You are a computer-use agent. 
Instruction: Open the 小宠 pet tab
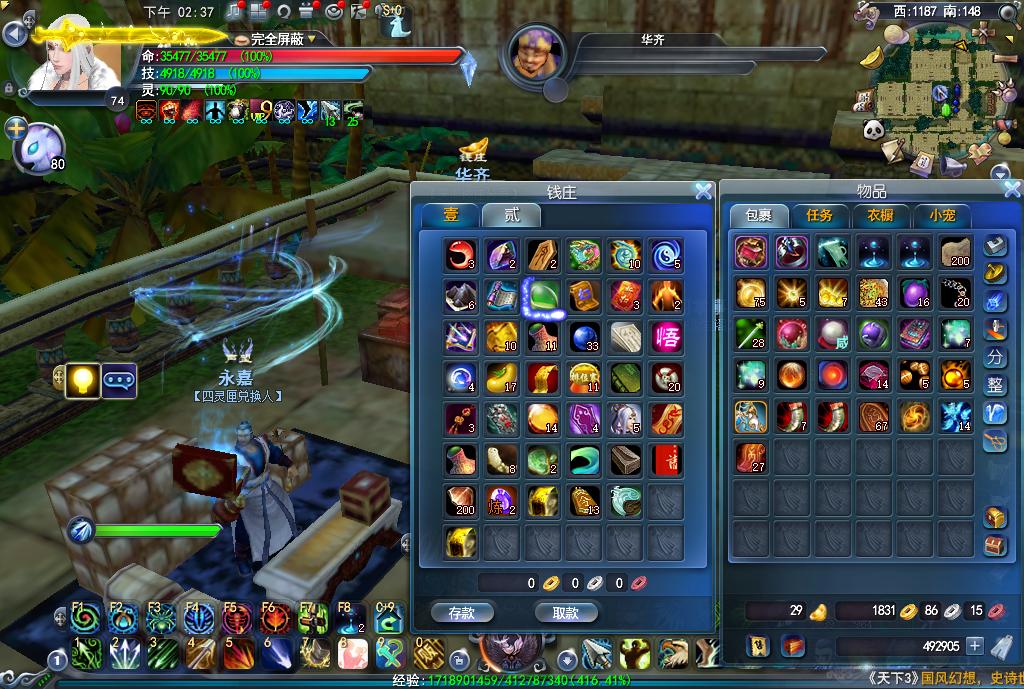tap(942, 216)
